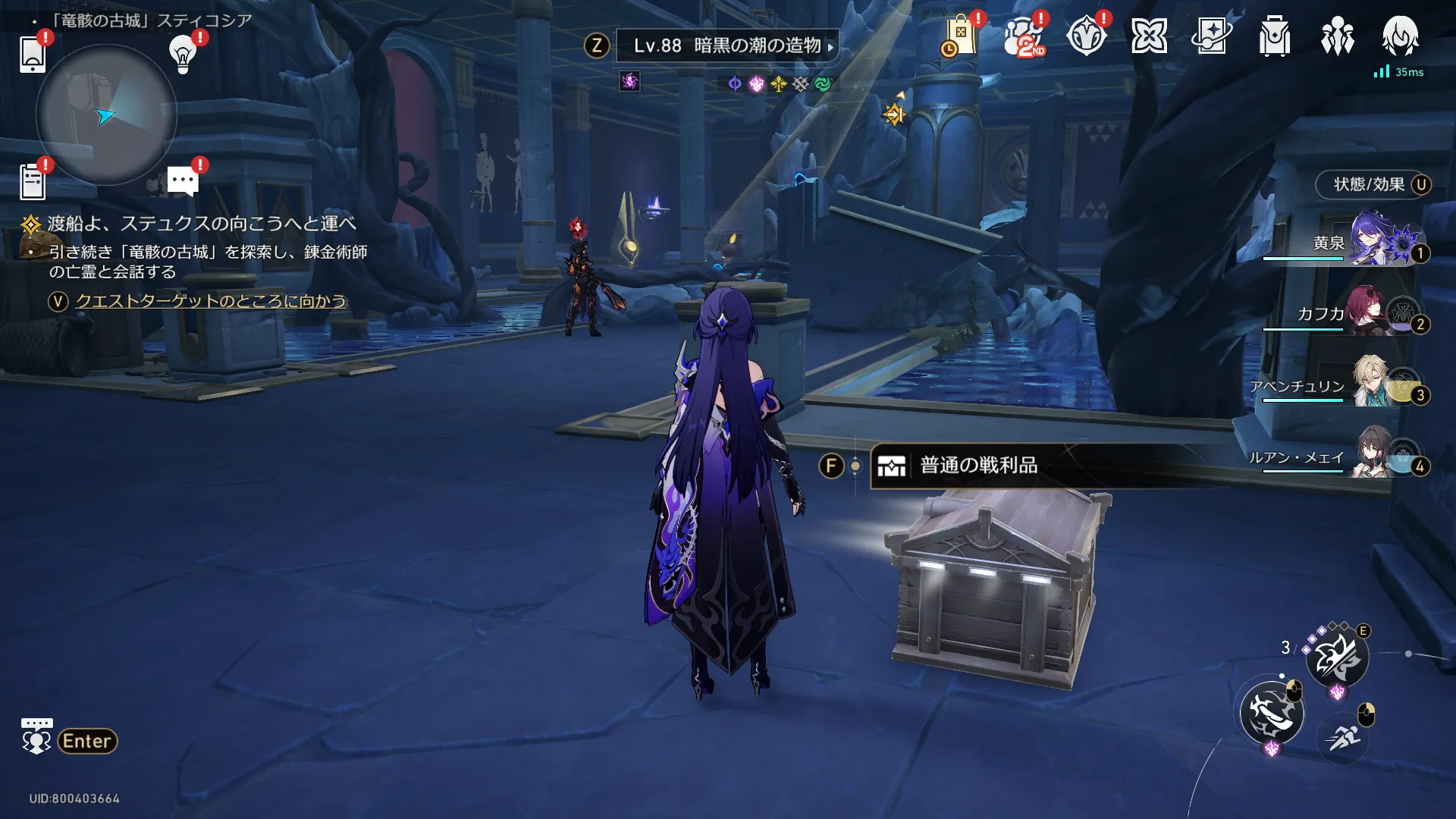Open the four-petal knot icon
Viewport: 1456px width, 819px height.
pyautogui.click(x=1149, y=36)
